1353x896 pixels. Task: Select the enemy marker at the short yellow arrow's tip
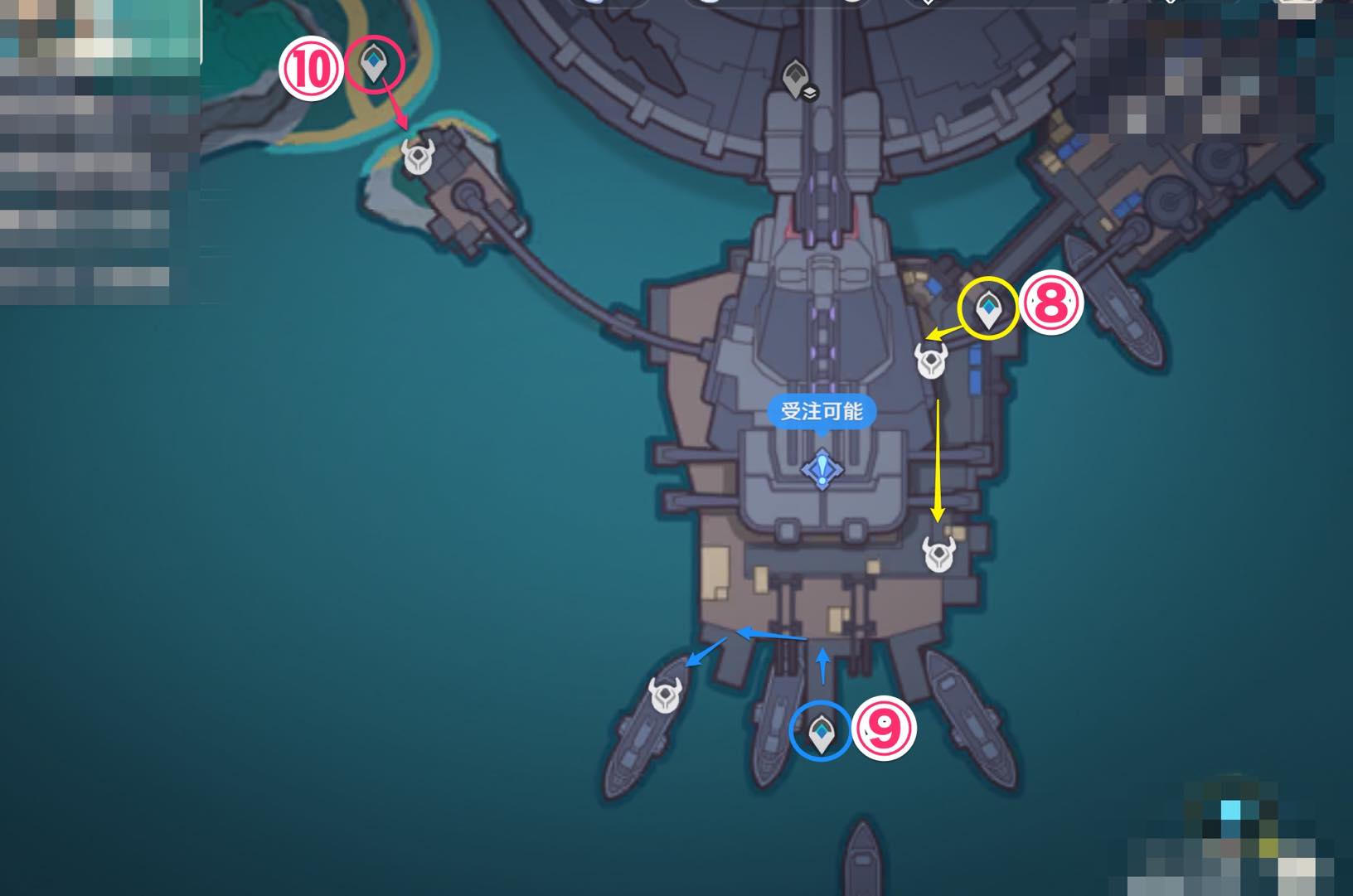[x=931, y=361]
